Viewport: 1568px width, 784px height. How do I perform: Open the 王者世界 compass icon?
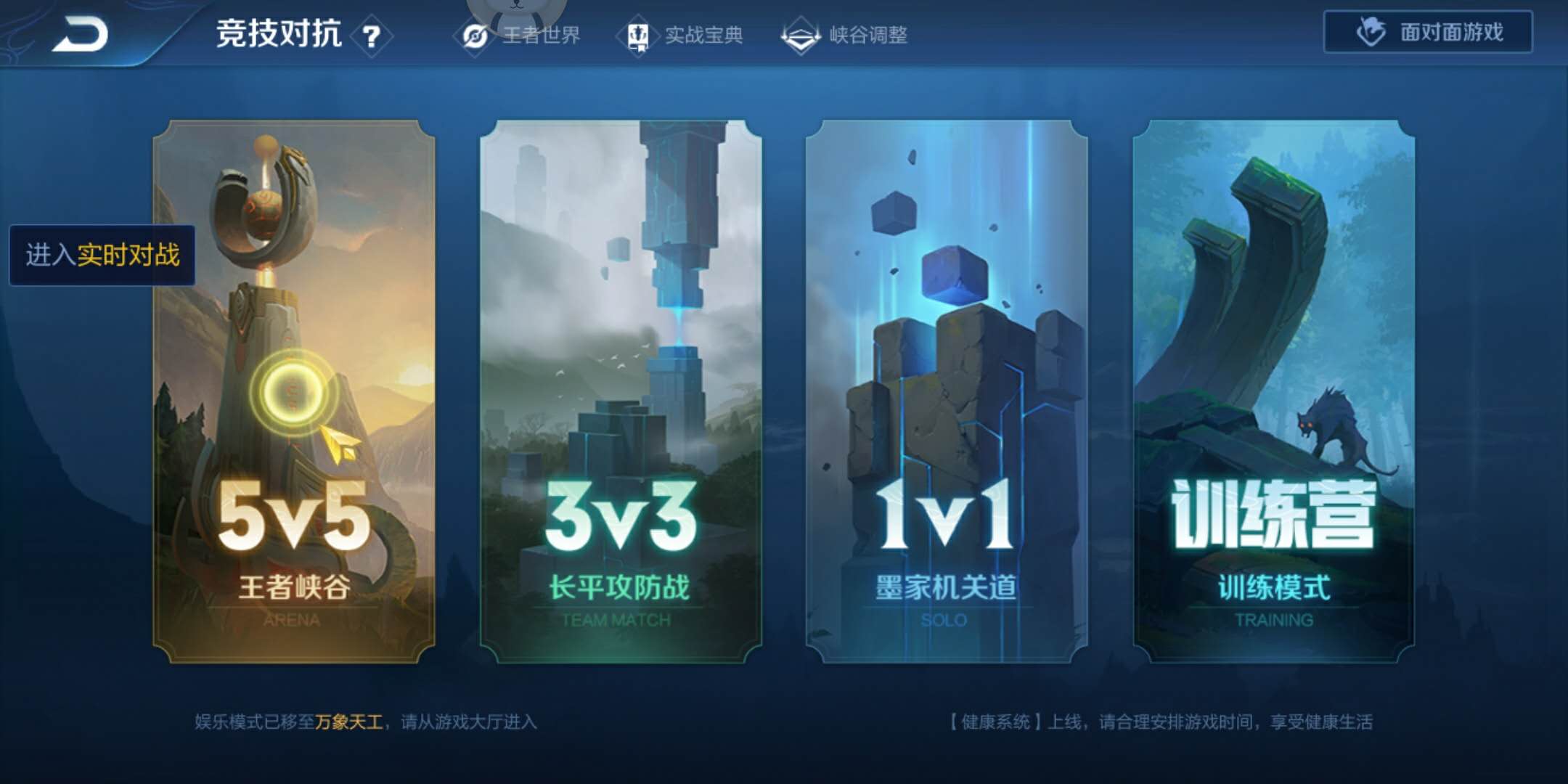point(475,34)
